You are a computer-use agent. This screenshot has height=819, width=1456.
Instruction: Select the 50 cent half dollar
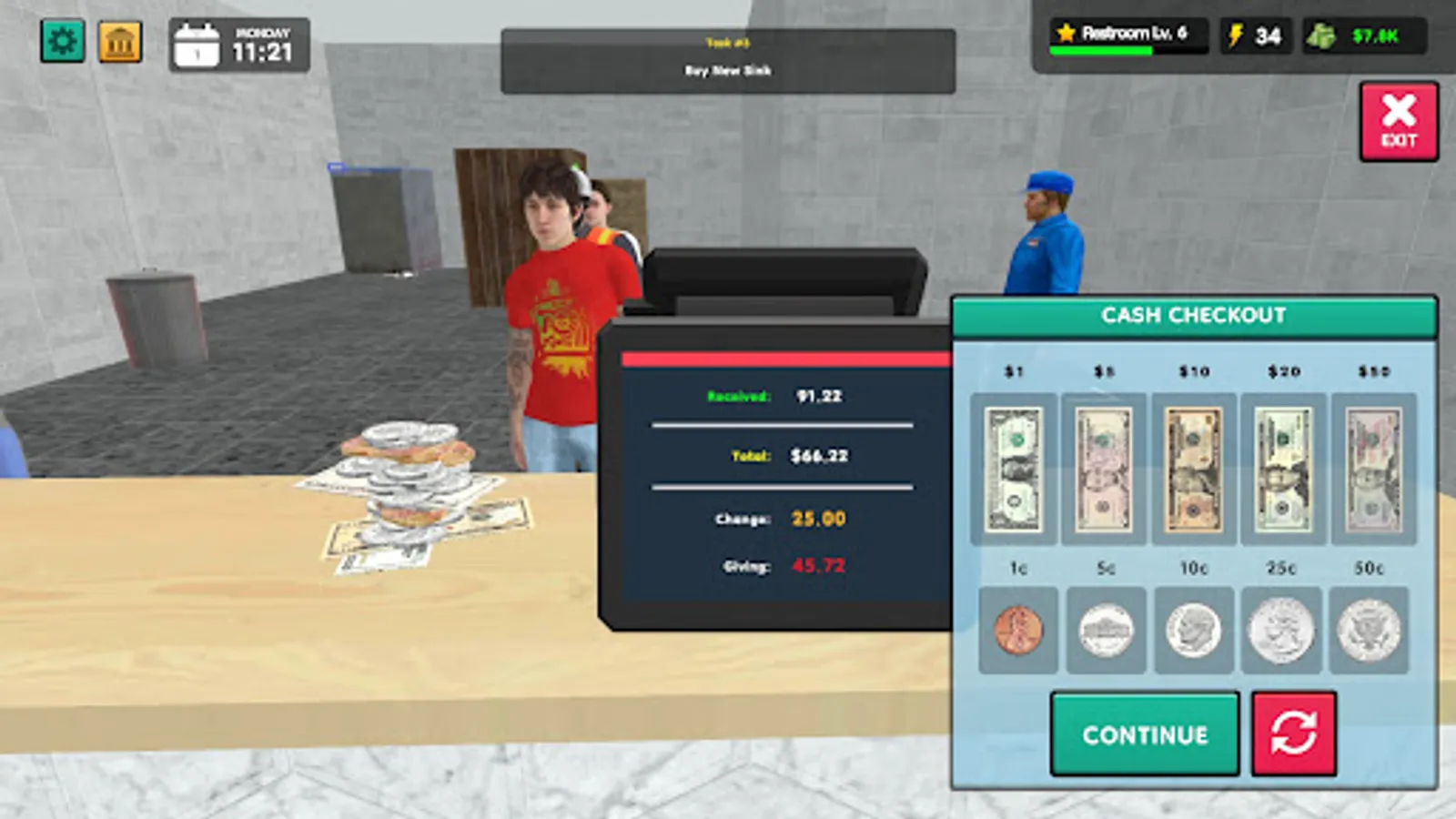coord(1372,630)
